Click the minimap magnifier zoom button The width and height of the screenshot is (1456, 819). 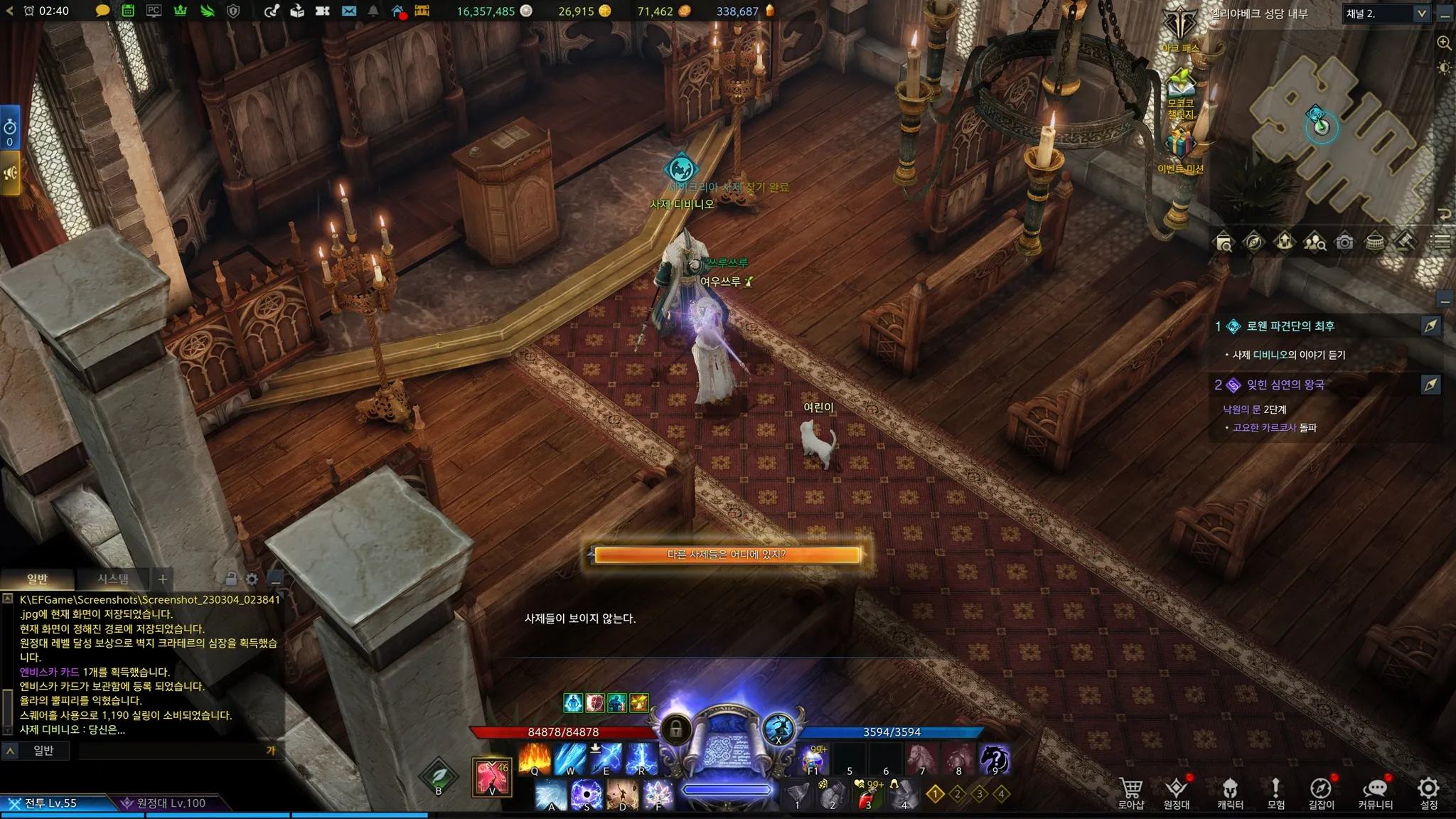pos(1444,43)
